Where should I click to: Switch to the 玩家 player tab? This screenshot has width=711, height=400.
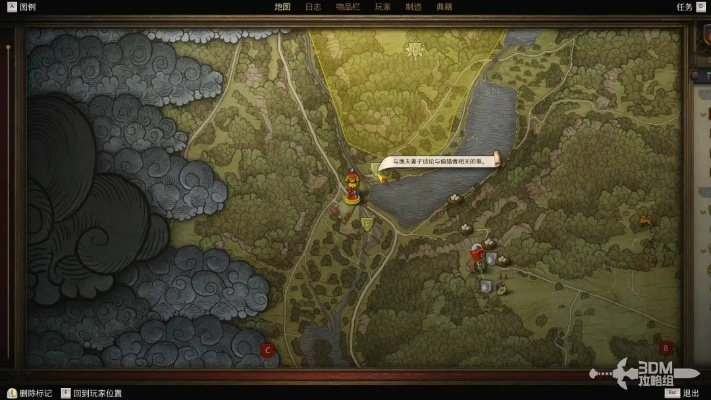tap(382, 6)
